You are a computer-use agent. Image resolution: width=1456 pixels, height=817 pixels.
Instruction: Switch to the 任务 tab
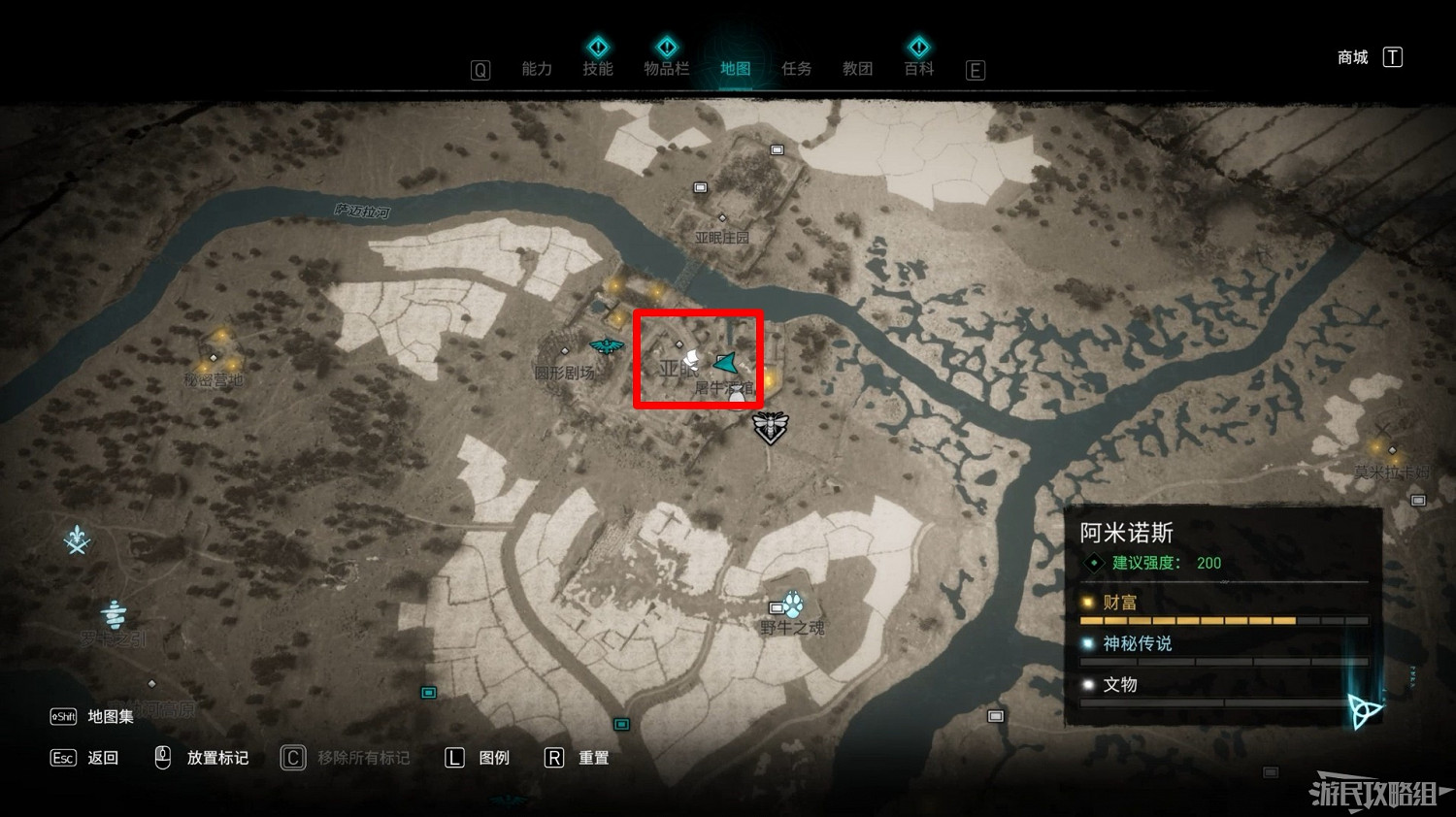(x=796, y=69)
